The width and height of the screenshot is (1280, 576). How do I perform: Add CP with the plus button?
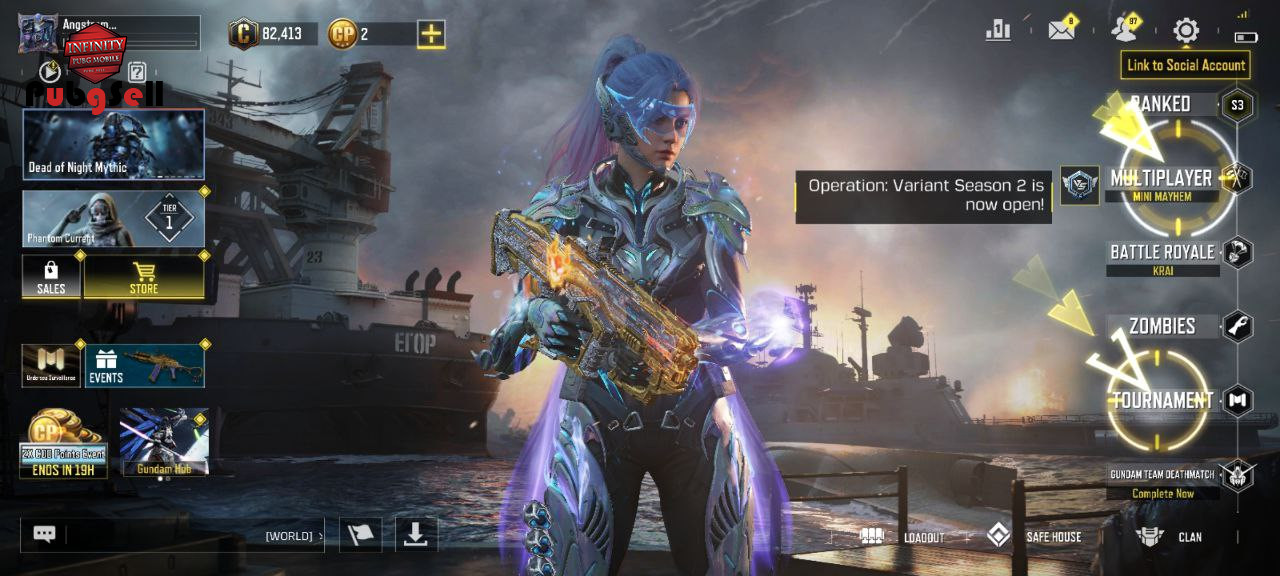pyautogui.click(x=431, y=34)
